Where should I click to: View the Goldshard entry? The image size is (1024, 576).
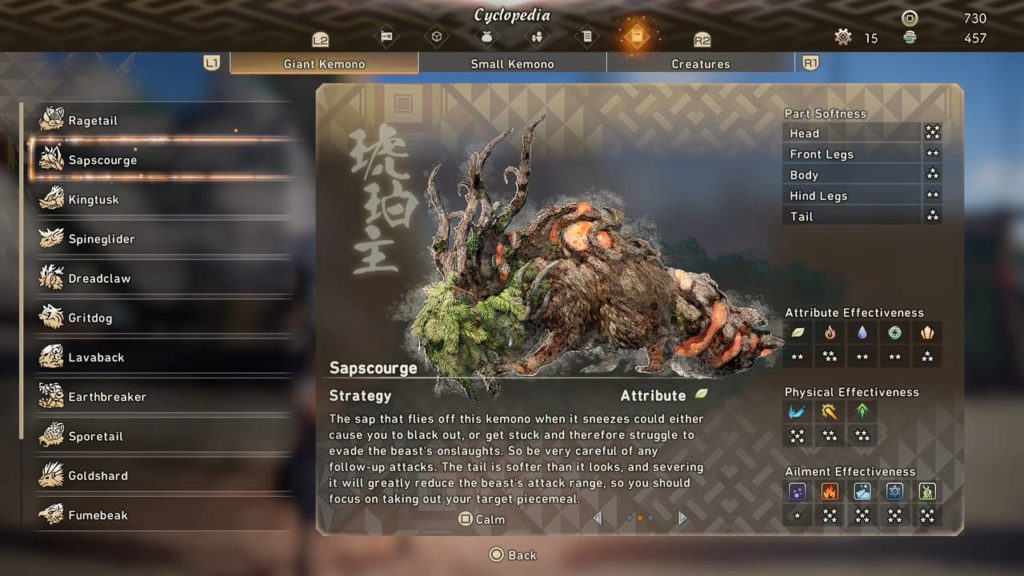98,476
